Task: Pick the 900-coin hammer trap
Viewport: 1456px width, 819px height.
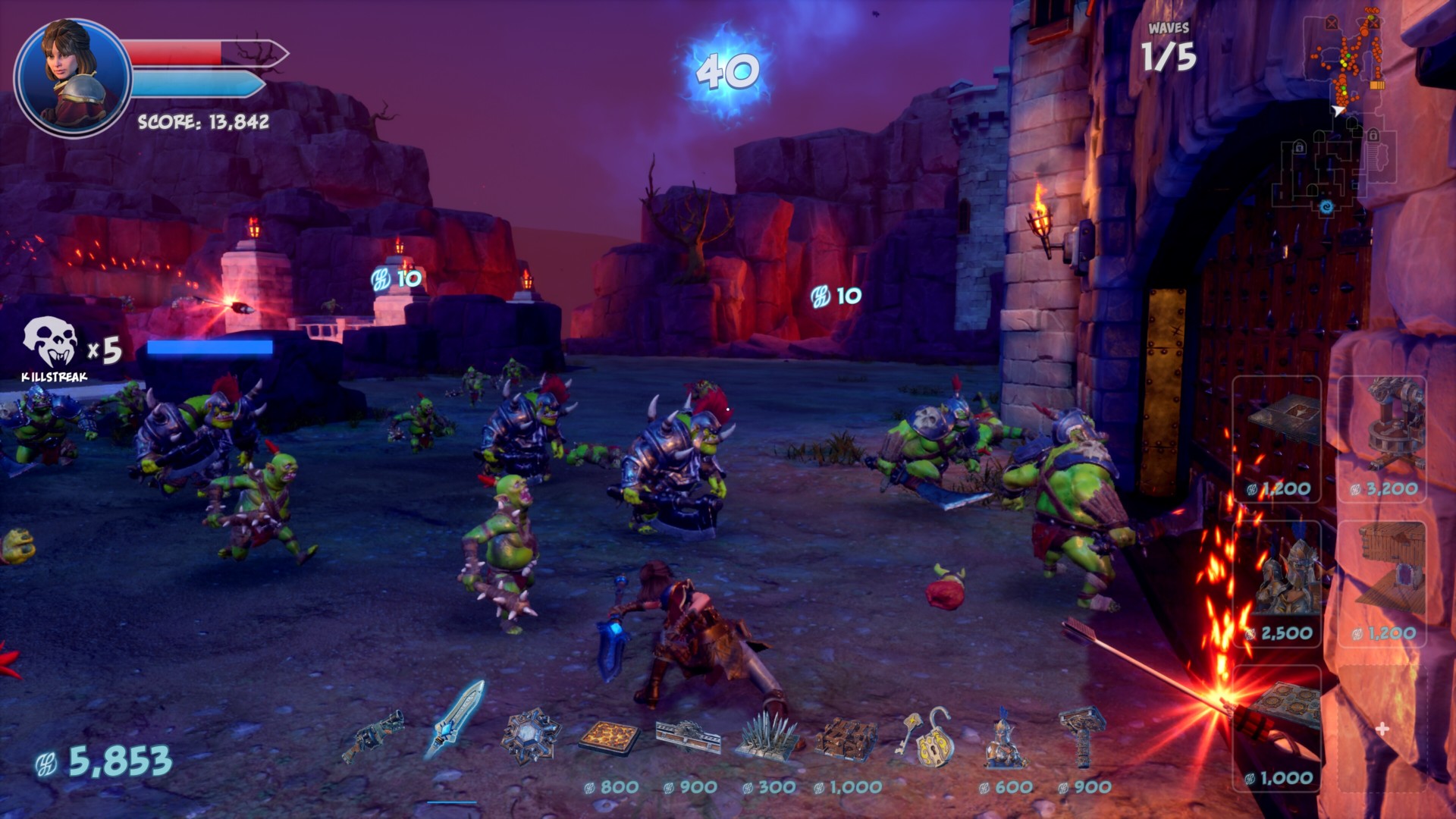Action: pyautogui.click(x=1083, y=736)
